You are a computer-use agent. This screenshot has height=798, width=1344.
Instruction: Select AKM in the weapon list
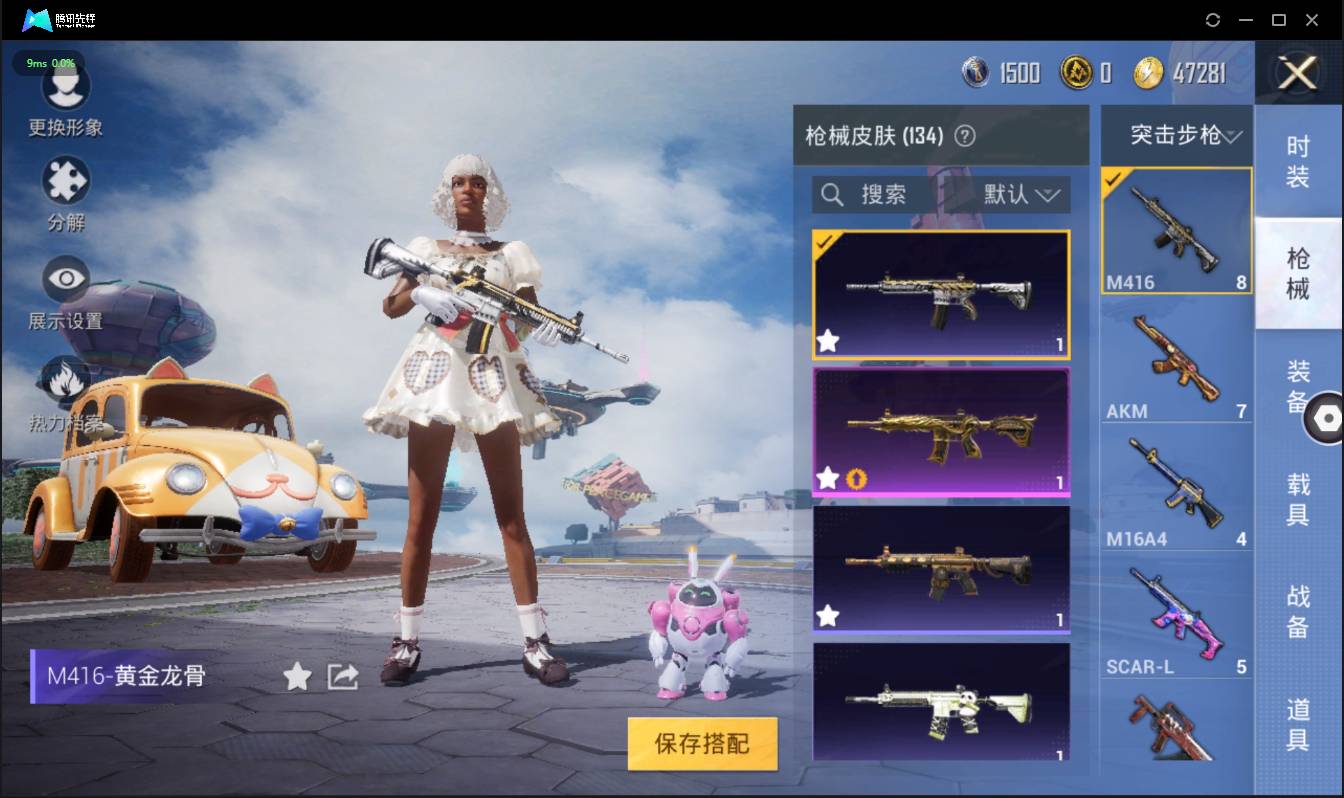pyautogui.click(x=1176, y=360)
